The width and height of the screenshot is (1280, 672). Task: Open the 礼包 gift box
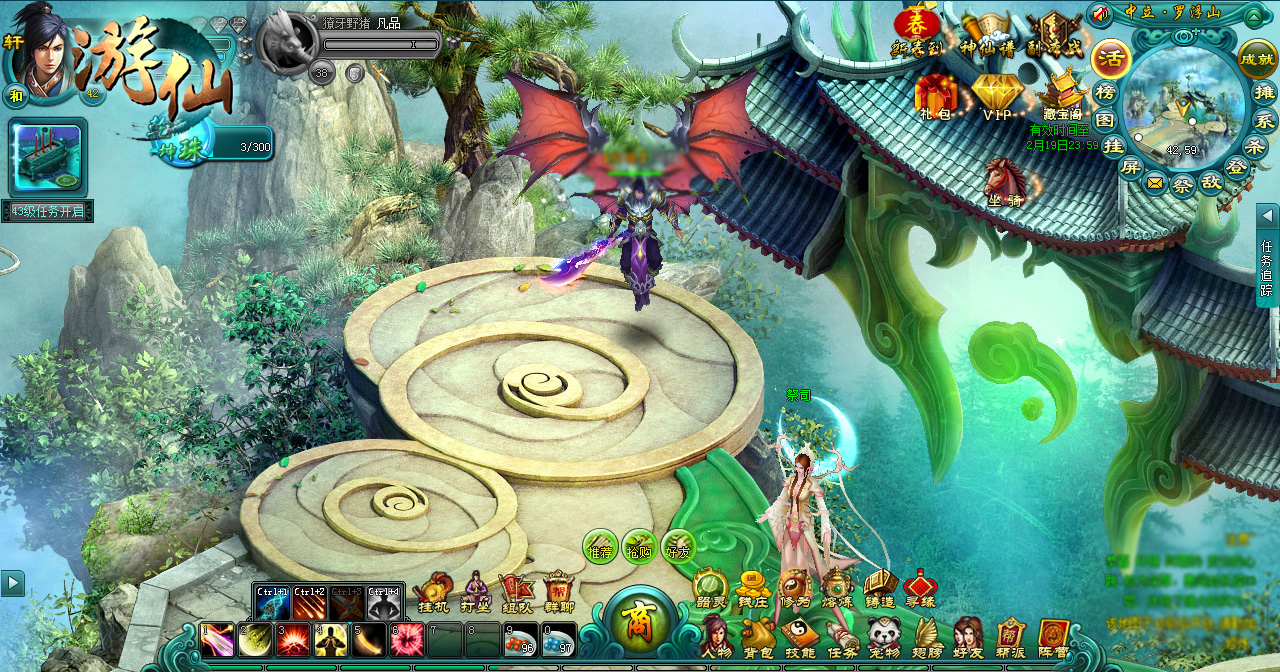click(935, 96)
